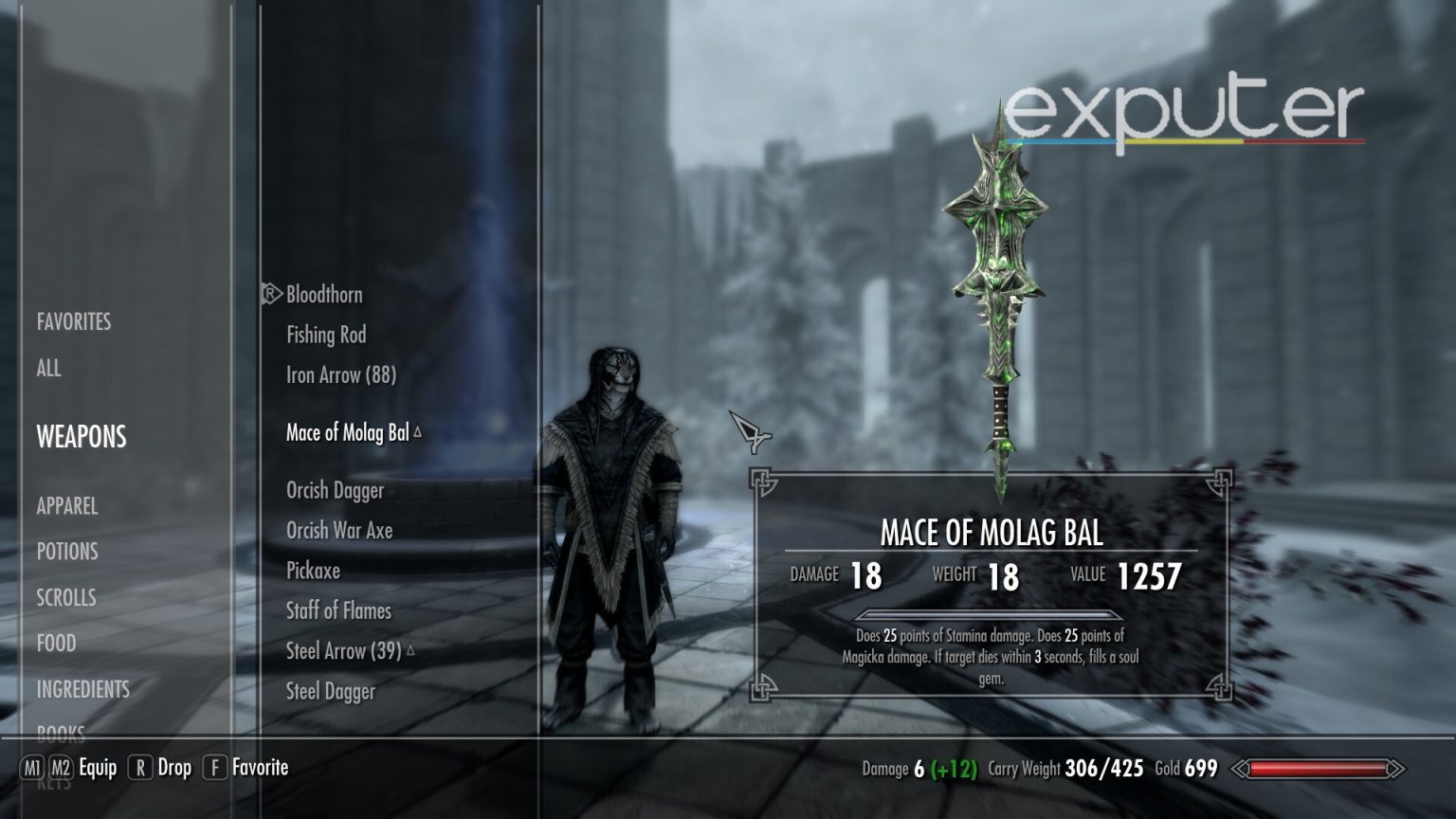
Task: Open the FAVORITES category
Action: click(73, 322)
